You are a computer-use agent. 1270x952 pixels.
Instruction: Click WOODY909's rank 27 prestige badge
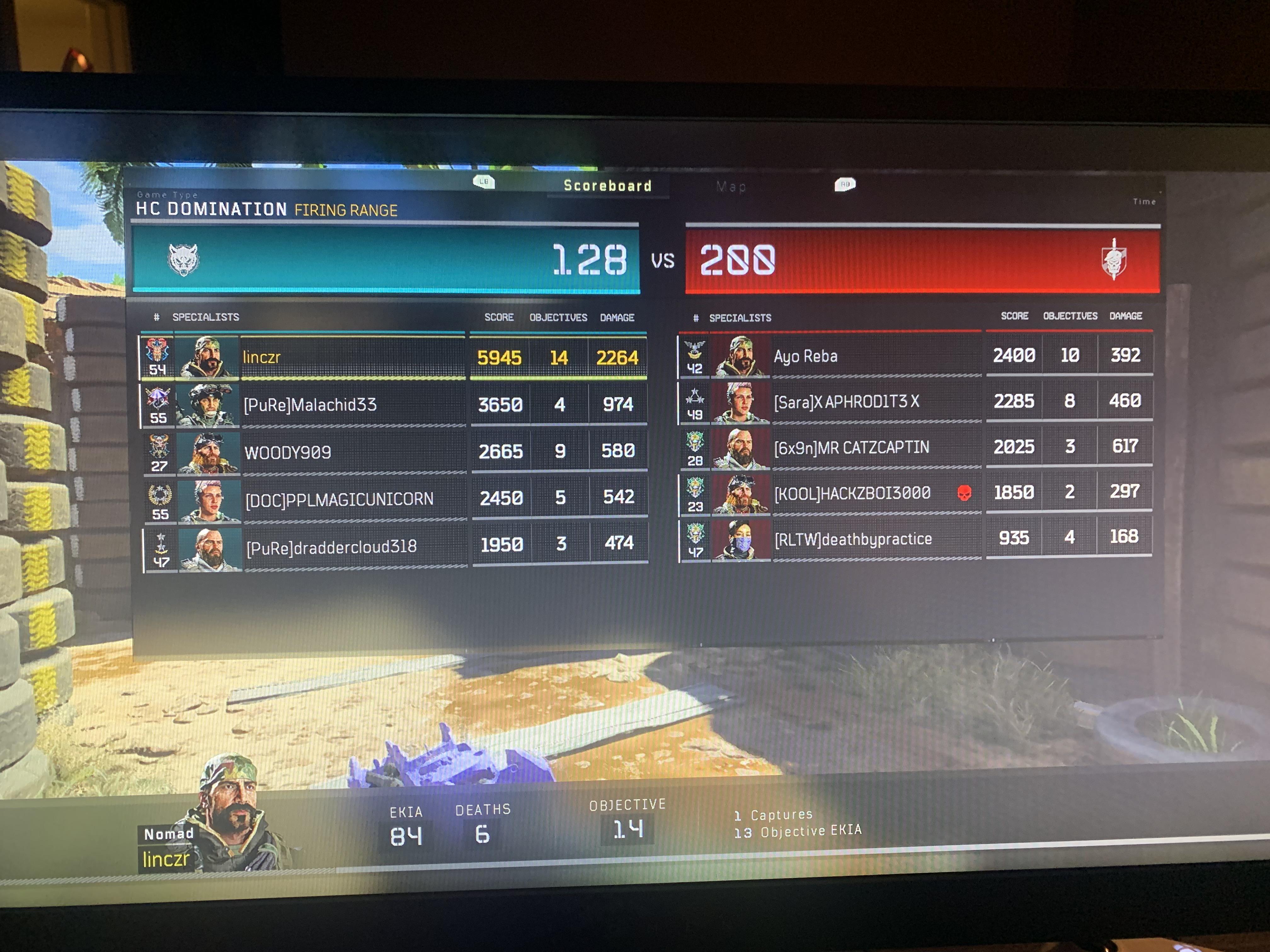[160, 452]
